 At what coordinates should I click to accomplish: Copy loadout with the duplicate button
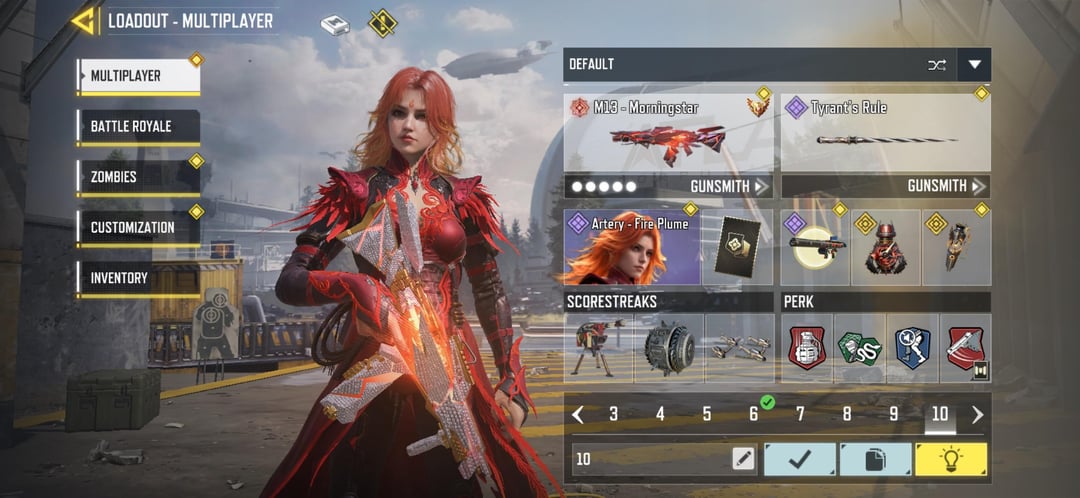[x=874, y=459]
